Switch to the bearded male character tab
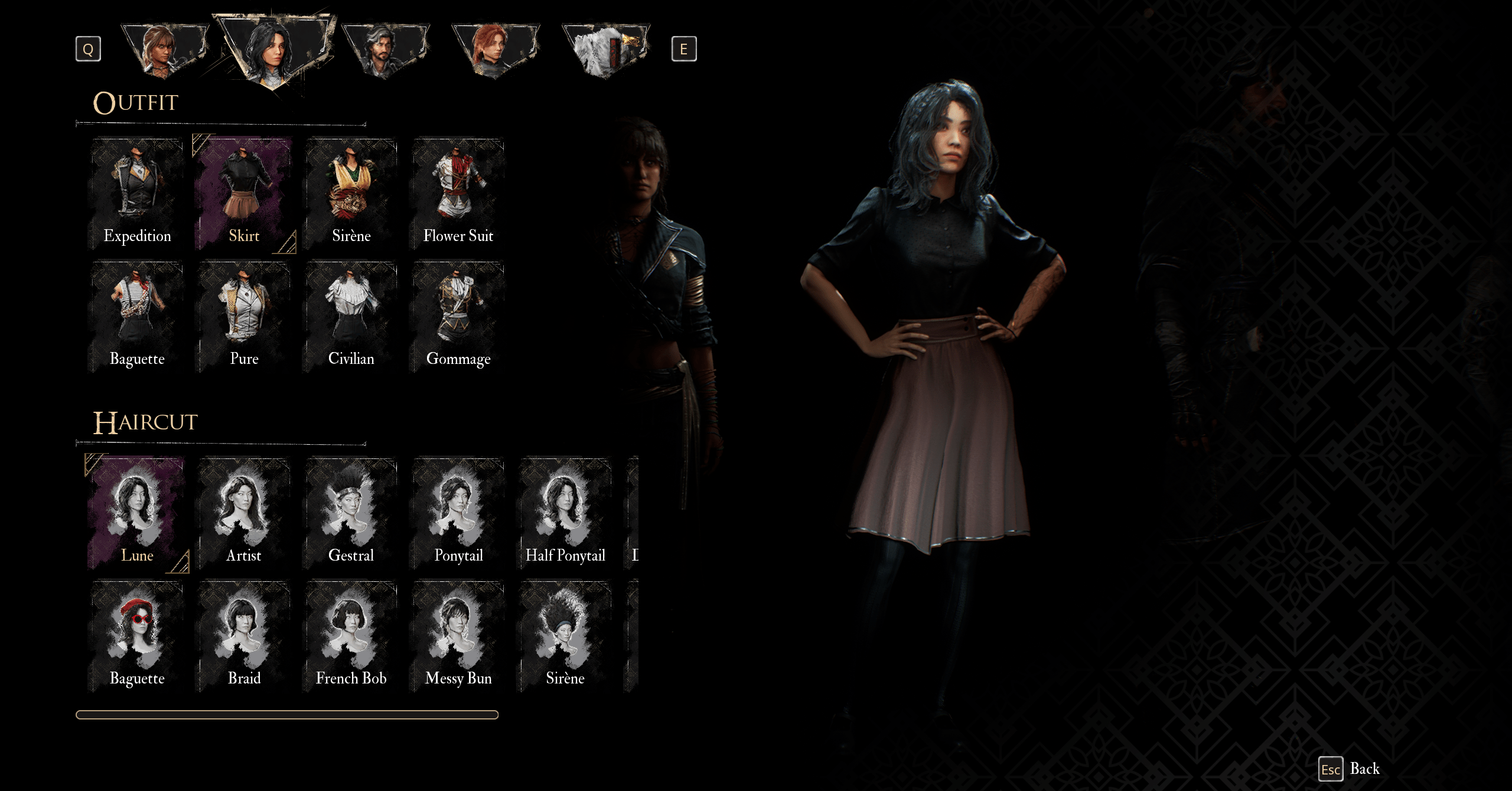 (385, 50)
